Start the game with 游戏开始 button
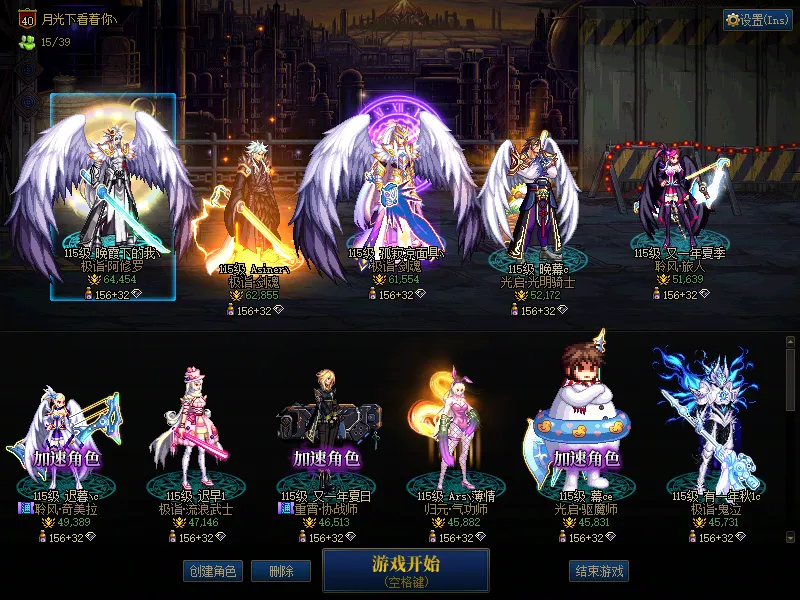 405,569
